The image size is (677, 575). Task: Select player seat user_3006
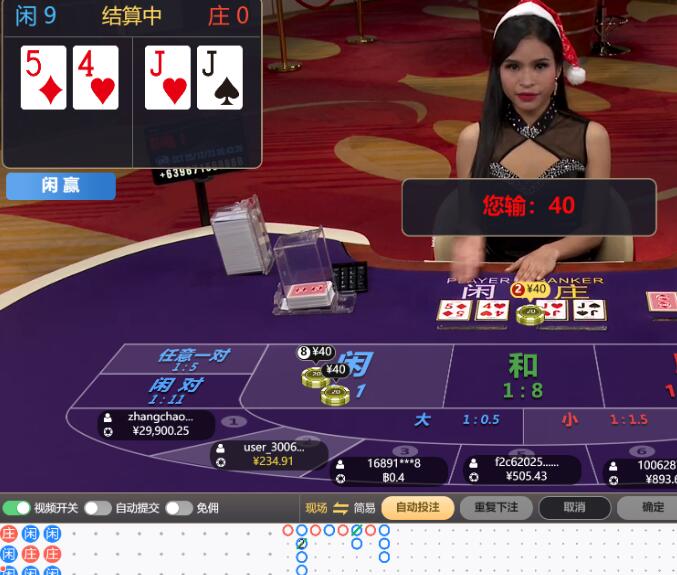click(268, 454)
